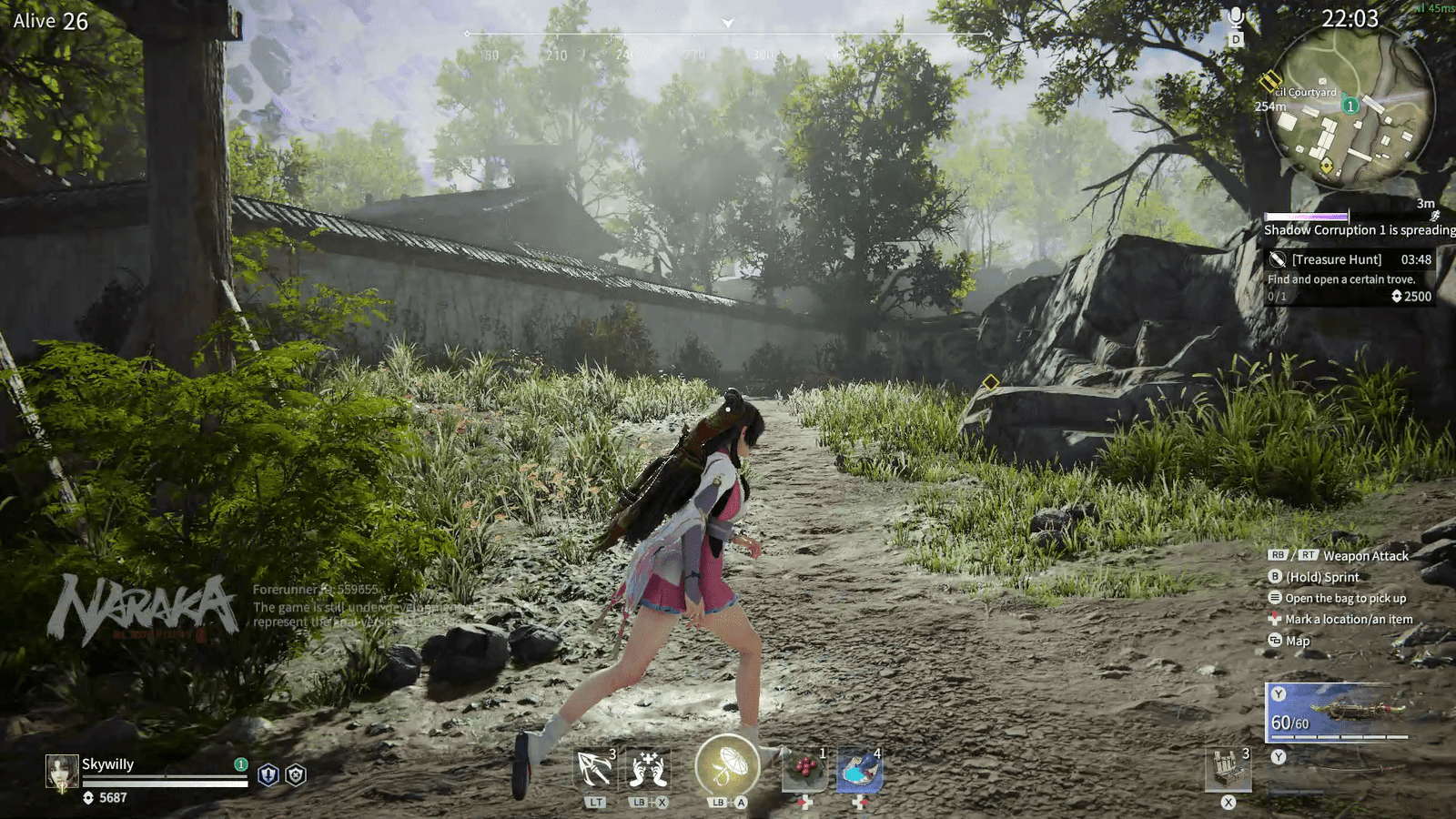
Task: Toggle the microphone voice chat icon
Action: 1236,18
